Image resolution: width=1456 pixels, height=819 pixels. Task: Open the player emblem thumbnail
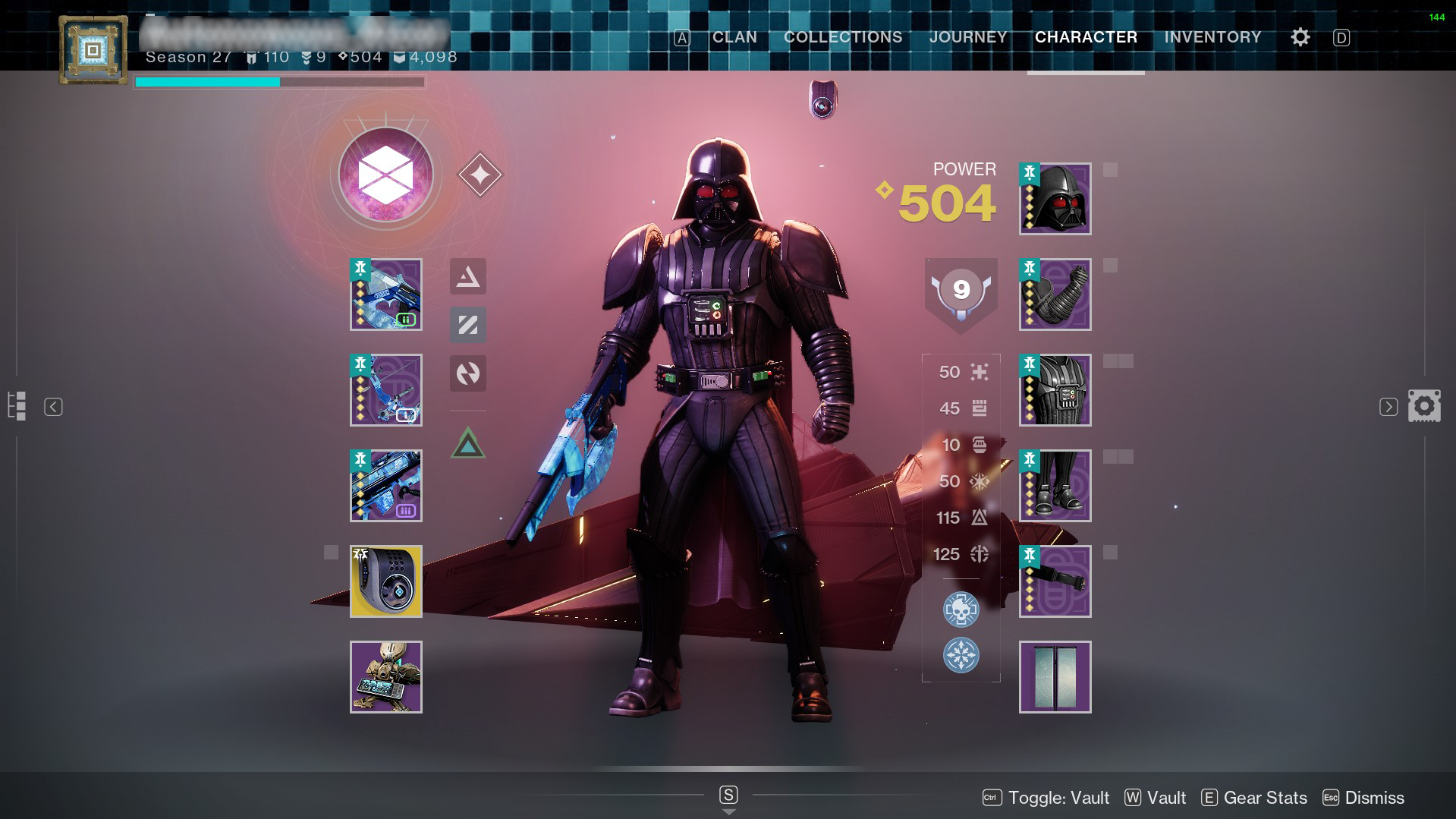93,51
